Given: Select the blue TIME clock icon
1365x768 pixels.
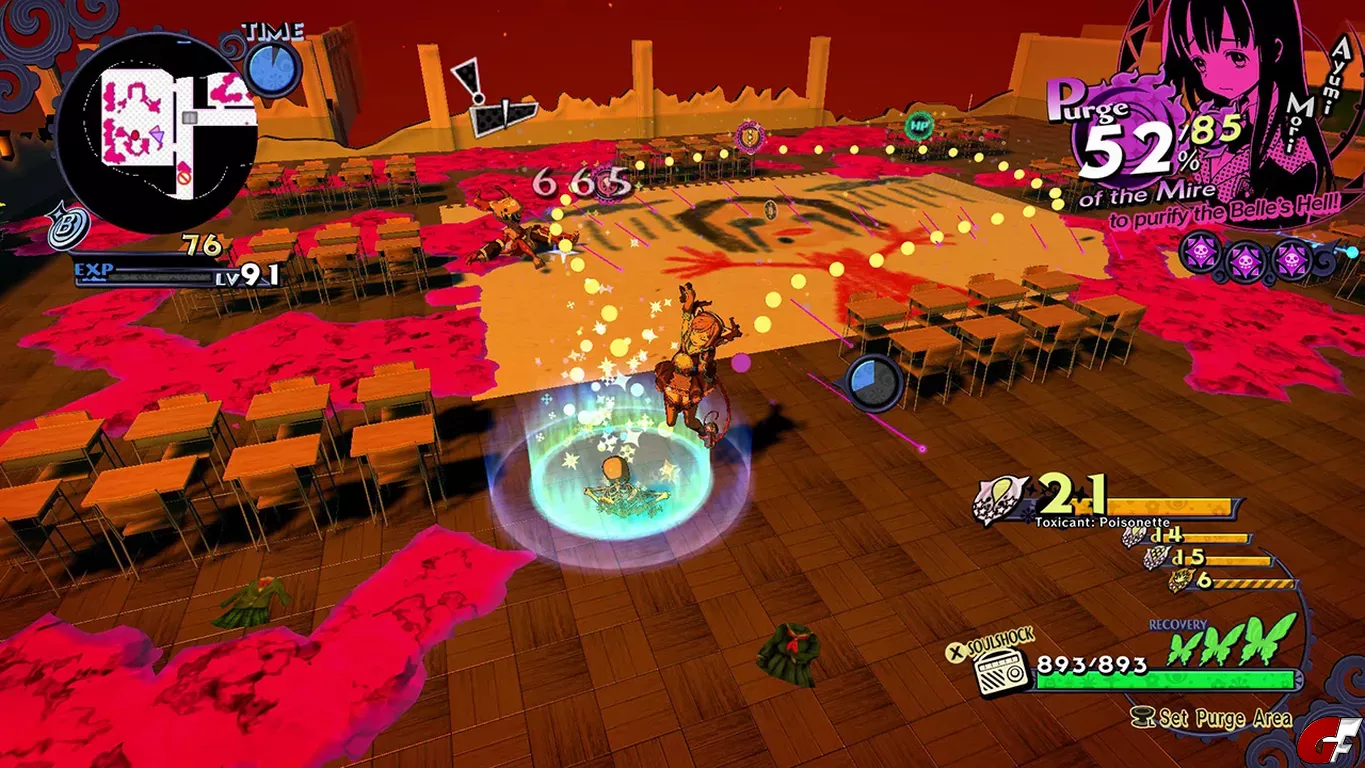Looking at the screenshot, I should click(272, 68).
